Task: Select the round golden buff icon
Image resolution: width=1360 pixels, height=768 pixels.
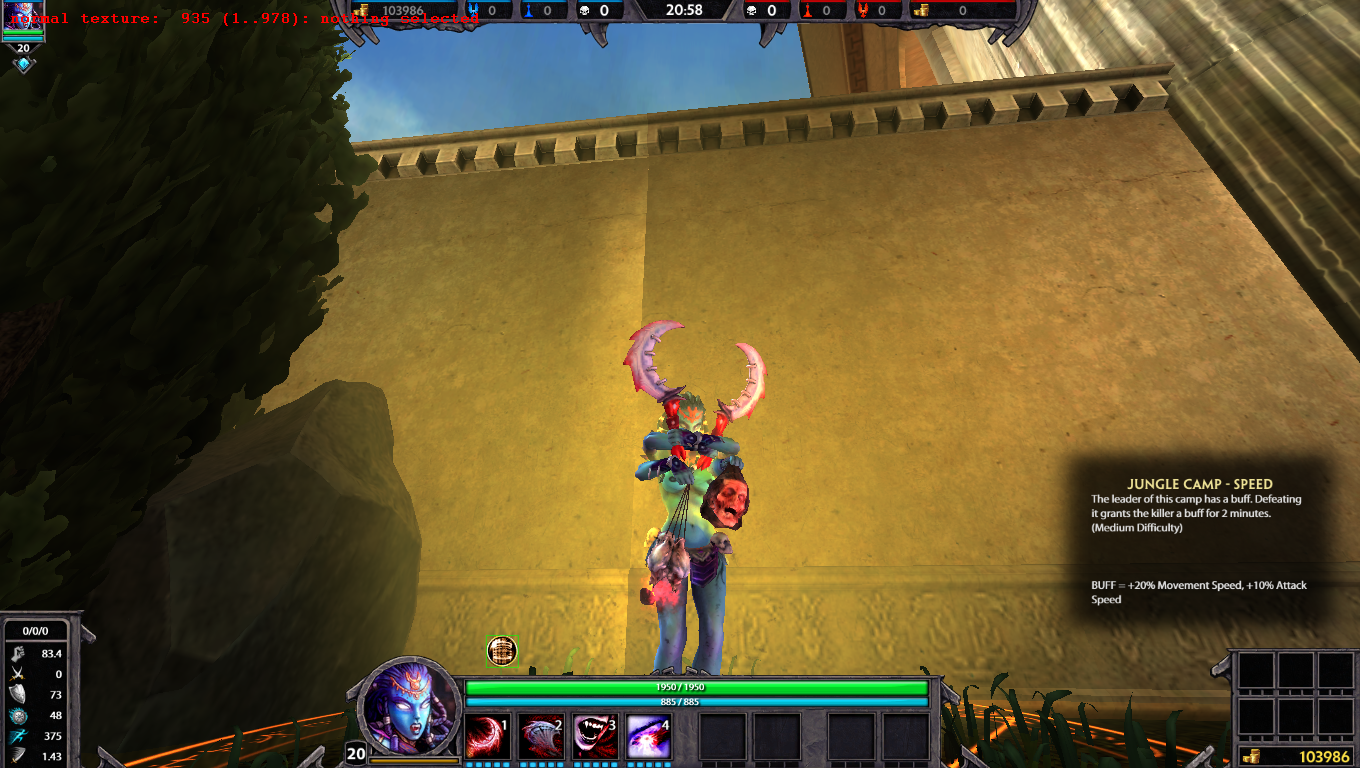Action: 502,651
